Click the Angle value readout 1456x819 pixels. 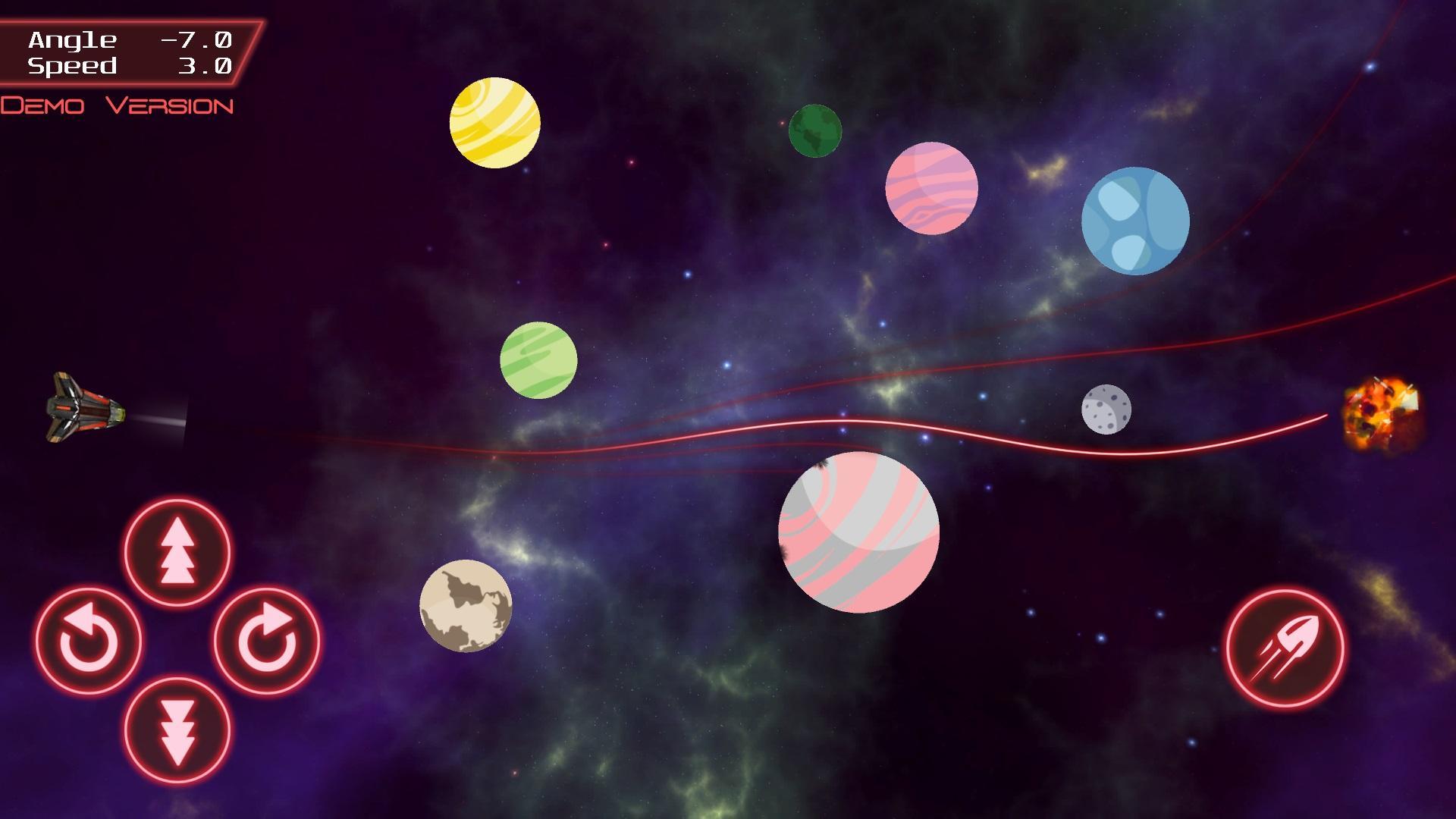click(x=196, y=41)
